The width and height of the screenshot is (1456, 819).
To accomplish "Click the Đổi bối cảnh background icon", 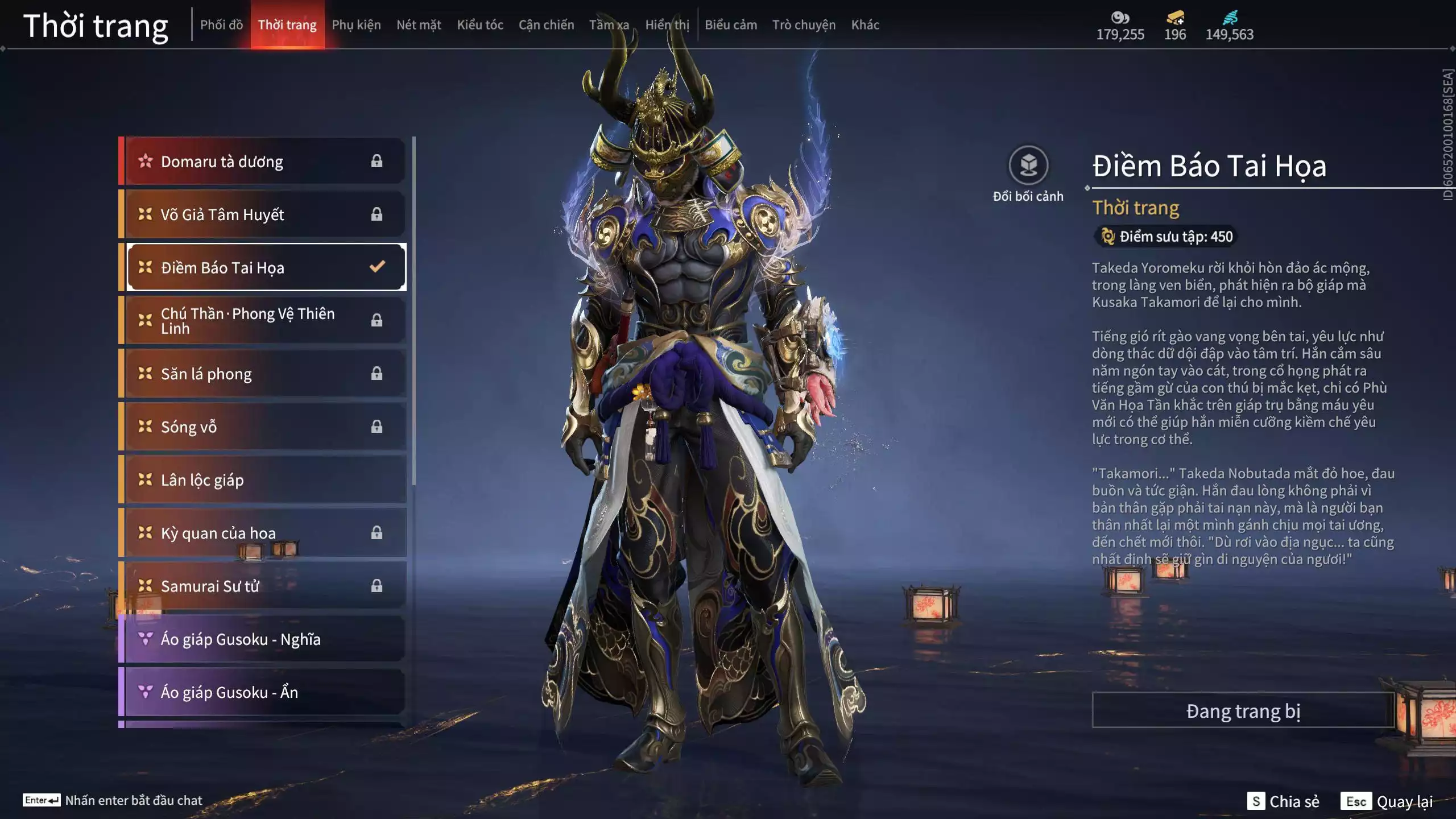I will pos(1028,166).
